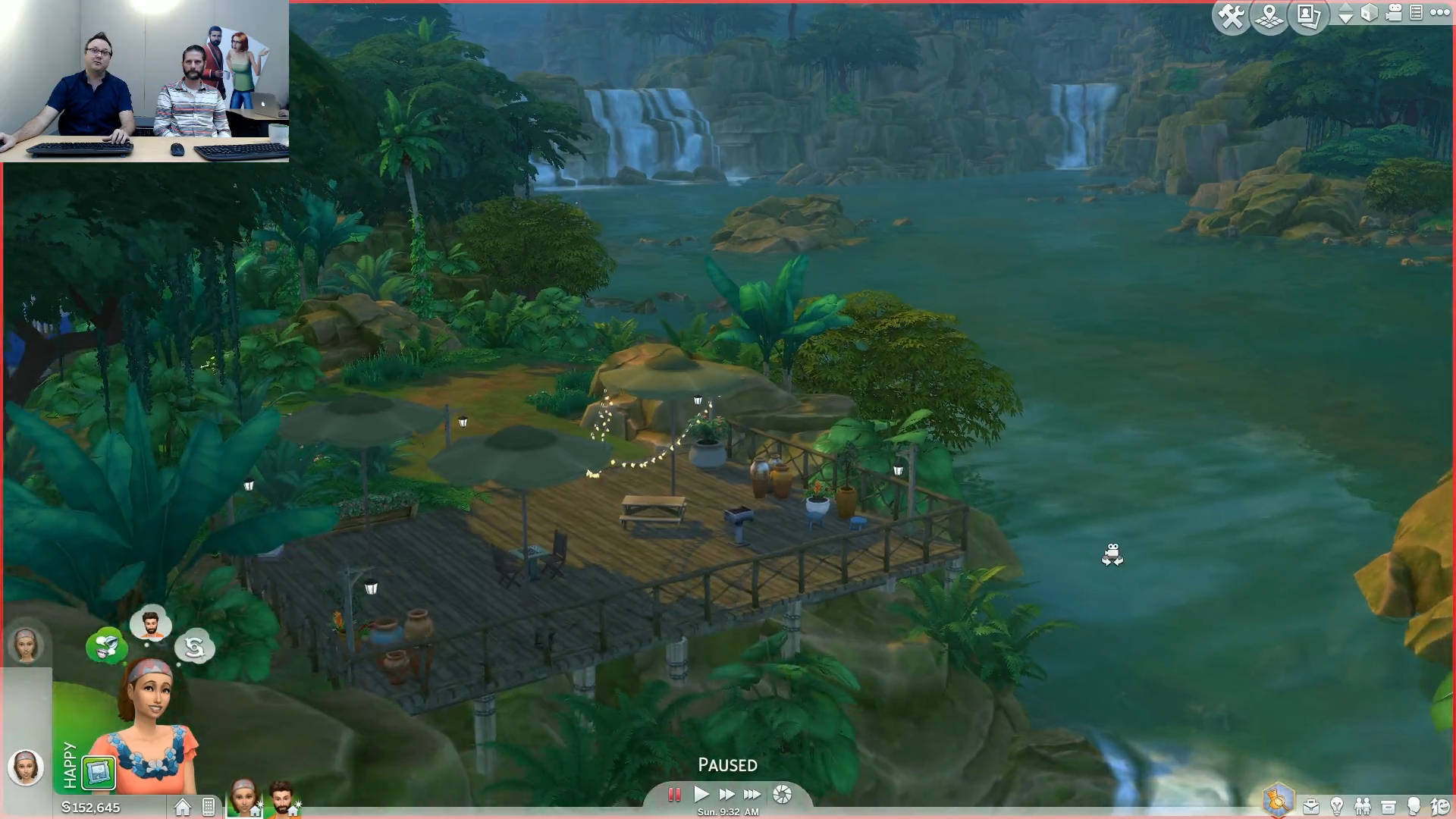Open Build Mode with the hammer-wrench icon
Screen dimensions: 1456x819
click(x=1231, y=16)
